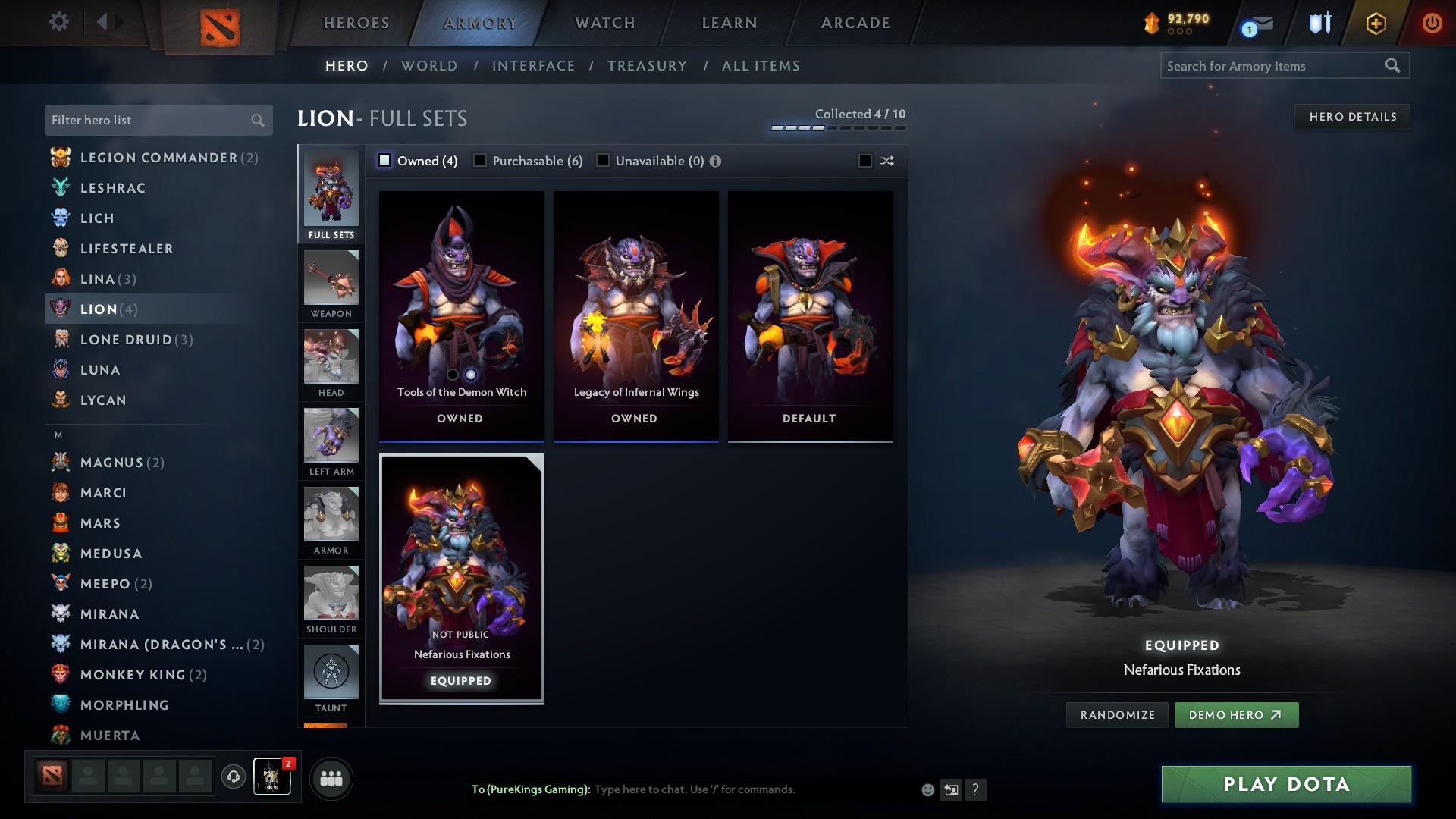Open the Armory battle pass token icon
The width and height of the screenshot is (1456, 819).
(x=1153, y=22)
